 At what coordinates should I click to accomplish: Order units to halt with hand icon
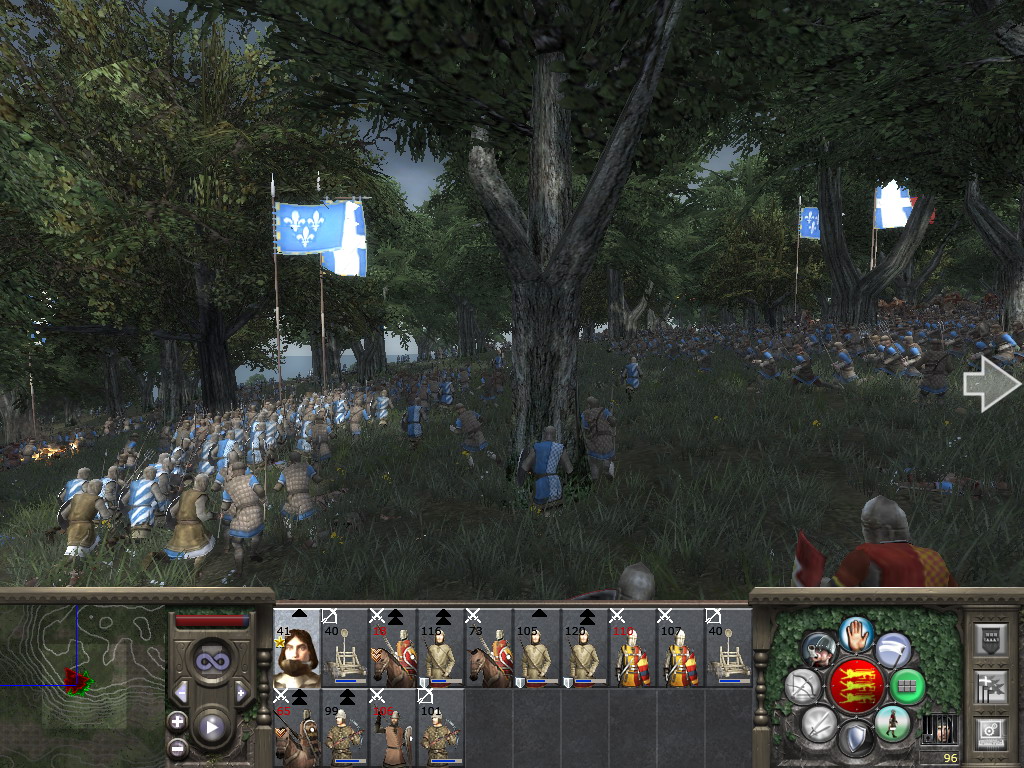click(x=854, y=635)
